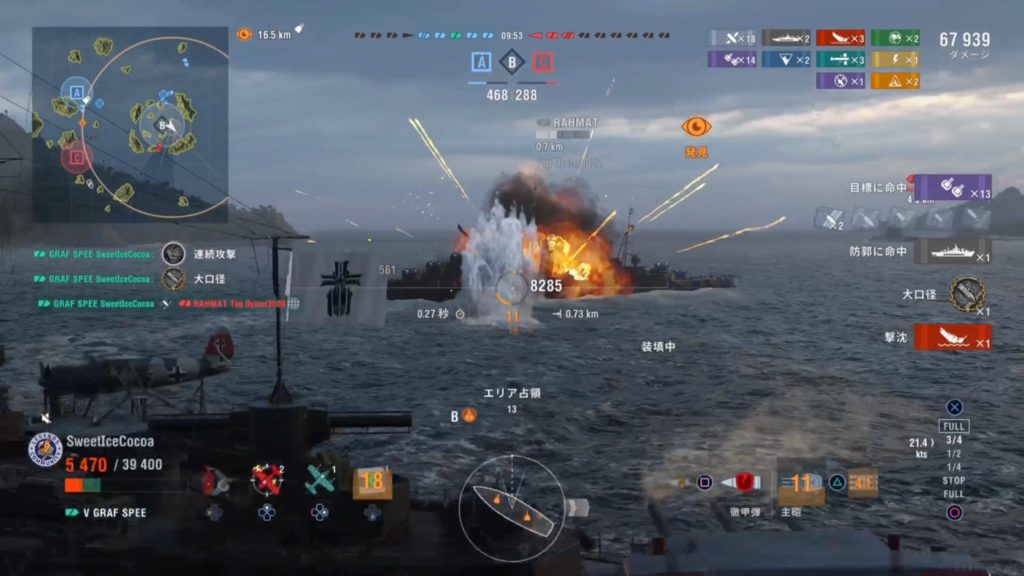Screen dimensions: 1024x576
Task: Click the base A indicator in the top score bar
Action: pos(481,63)
